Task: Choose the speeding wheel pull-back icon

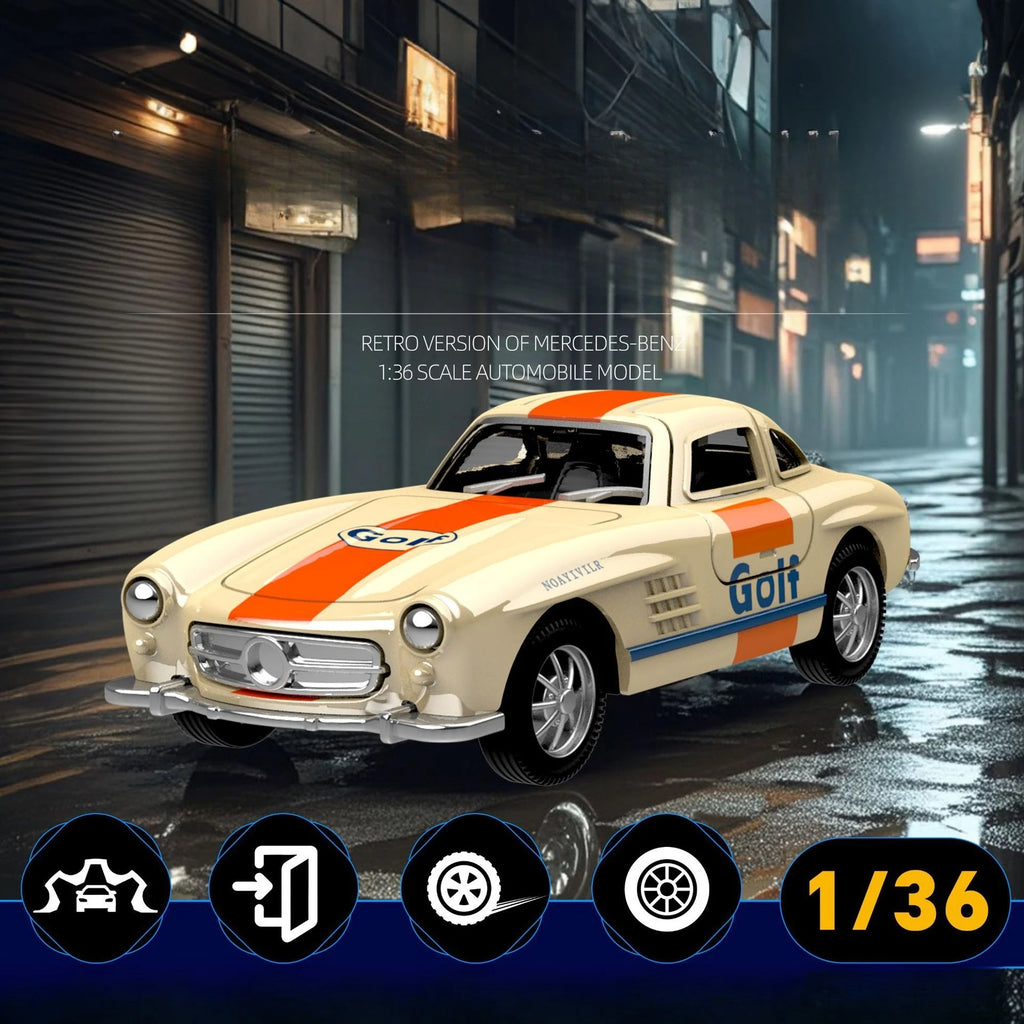Action: [x=474, y=889]
